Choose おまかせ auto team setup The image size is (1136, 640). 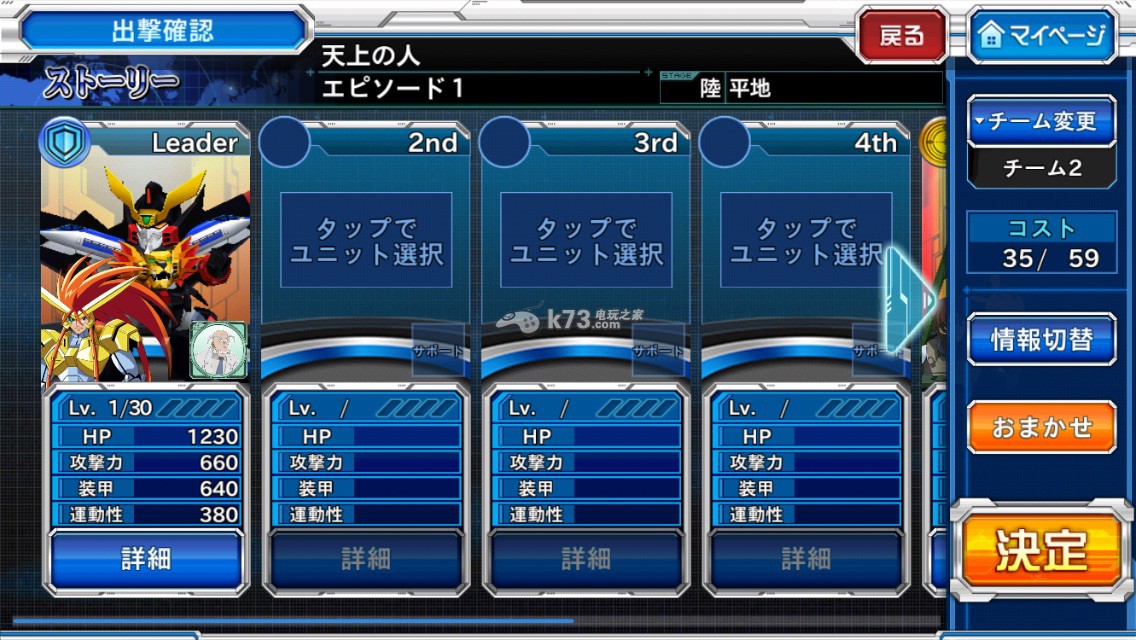click(1041, 427)
